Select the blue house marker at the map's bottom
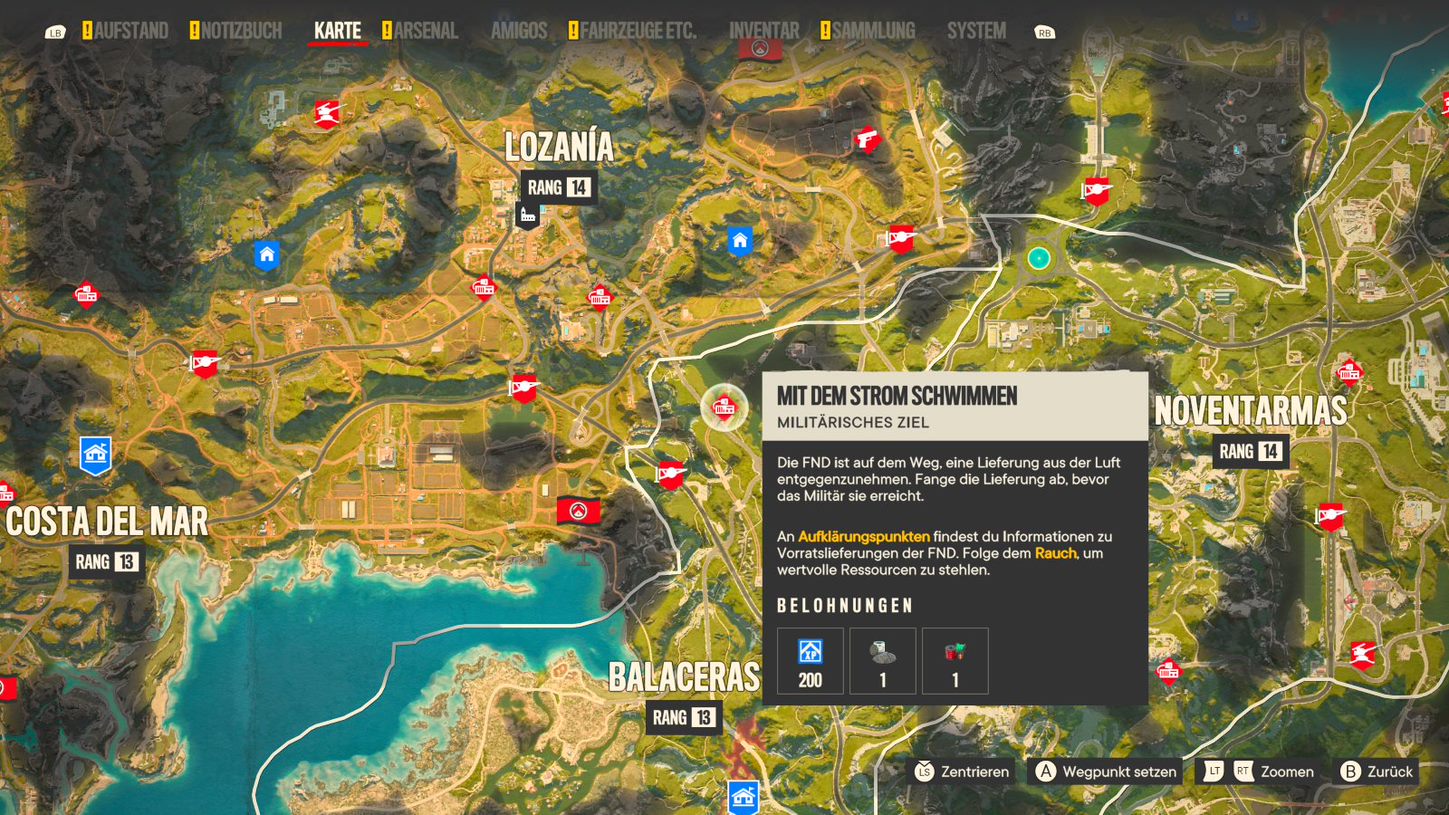 pyautogui.click(x=741, y=798)
